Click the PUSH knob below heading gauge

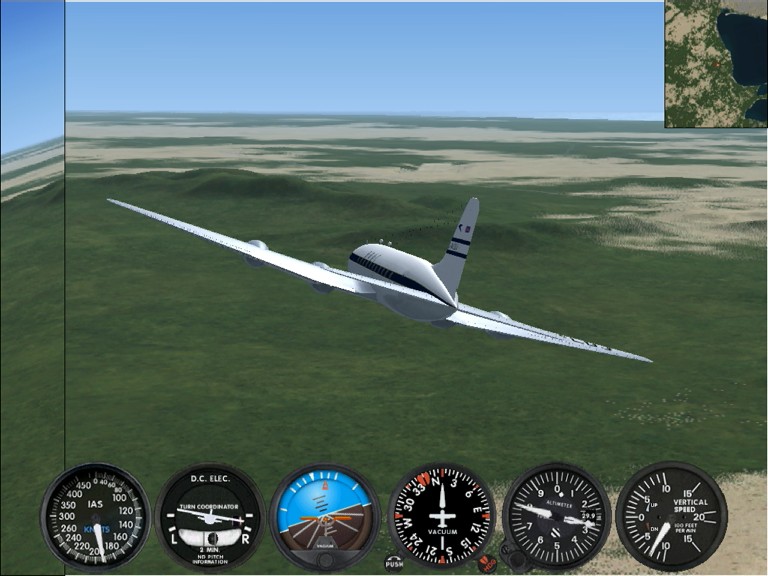click(x=395, y=563)
